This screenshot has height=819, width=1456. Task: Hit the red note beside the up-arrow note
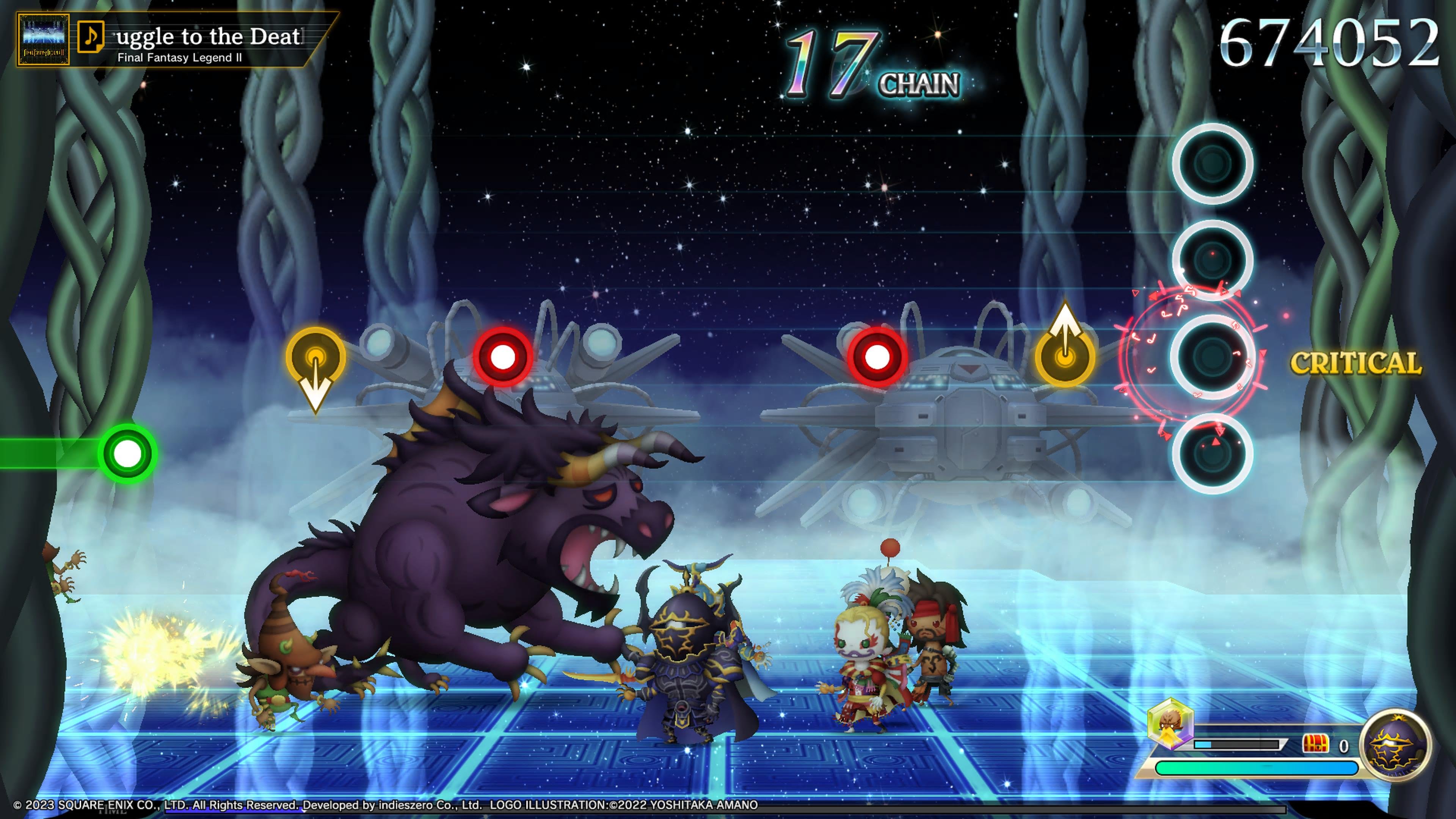[x=877, y=357]
